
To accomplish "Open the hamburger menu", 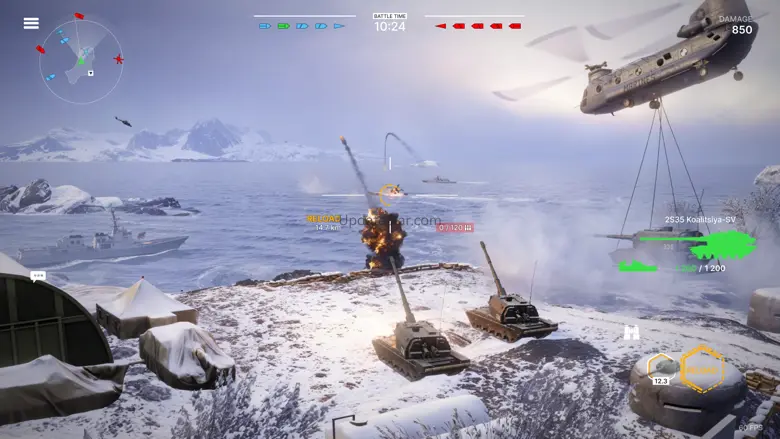I will (x=31, y=23).
